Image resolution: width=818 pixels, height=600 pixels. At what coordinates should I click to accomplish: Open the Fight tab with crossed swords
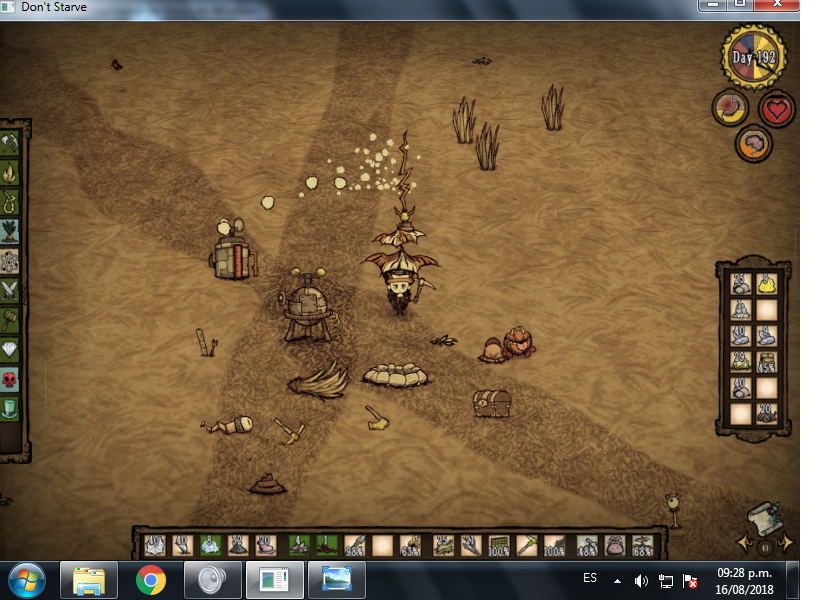click(x=11, y=291)
